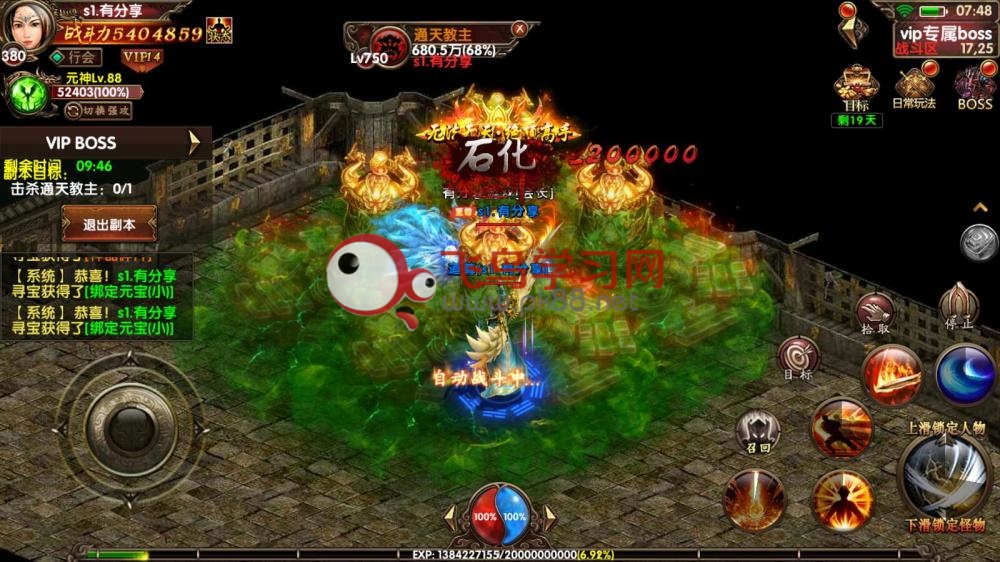Image resolution: width=1000 pixels, height=562 pixels.
Task: Open the player portrait
Action: point(26,27)
